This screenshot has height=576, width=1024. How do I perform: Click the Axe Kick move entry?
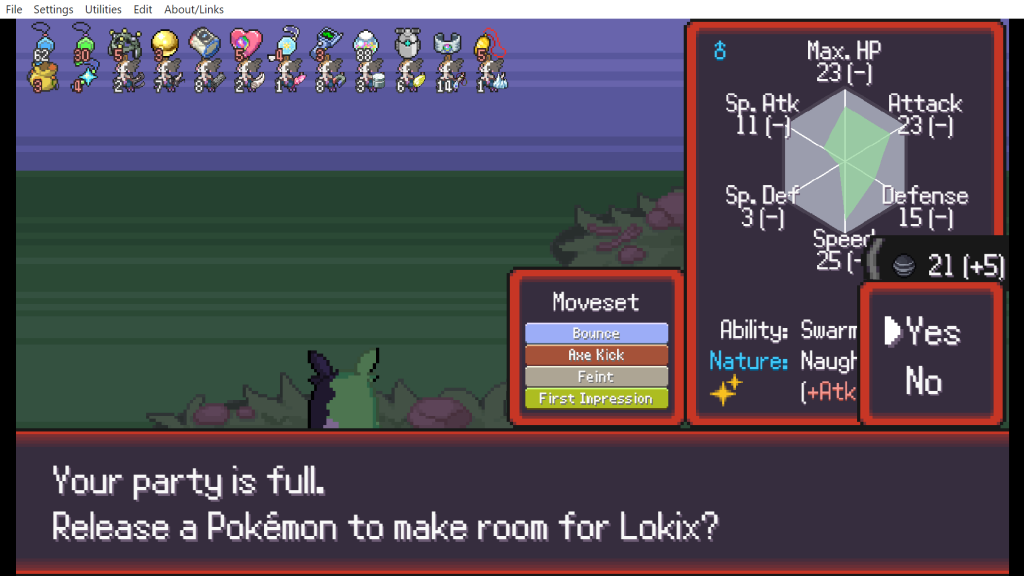tap(596, 355)
